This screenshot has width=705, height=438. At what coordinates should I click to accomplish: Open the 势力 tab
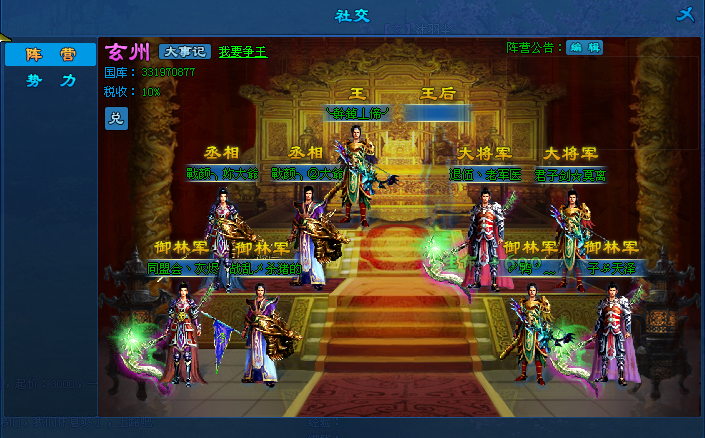click(x=50, y=81)
